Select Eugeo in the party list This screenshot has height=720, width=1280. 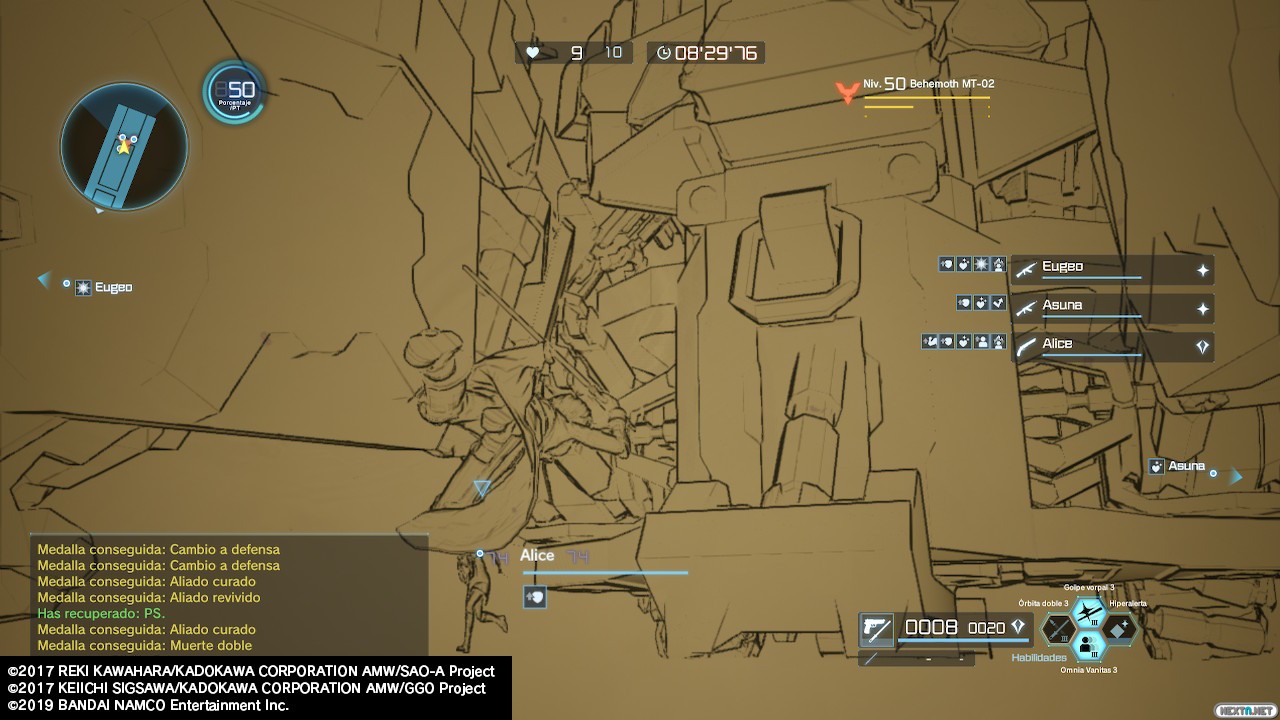click(x=1112, y=270)
